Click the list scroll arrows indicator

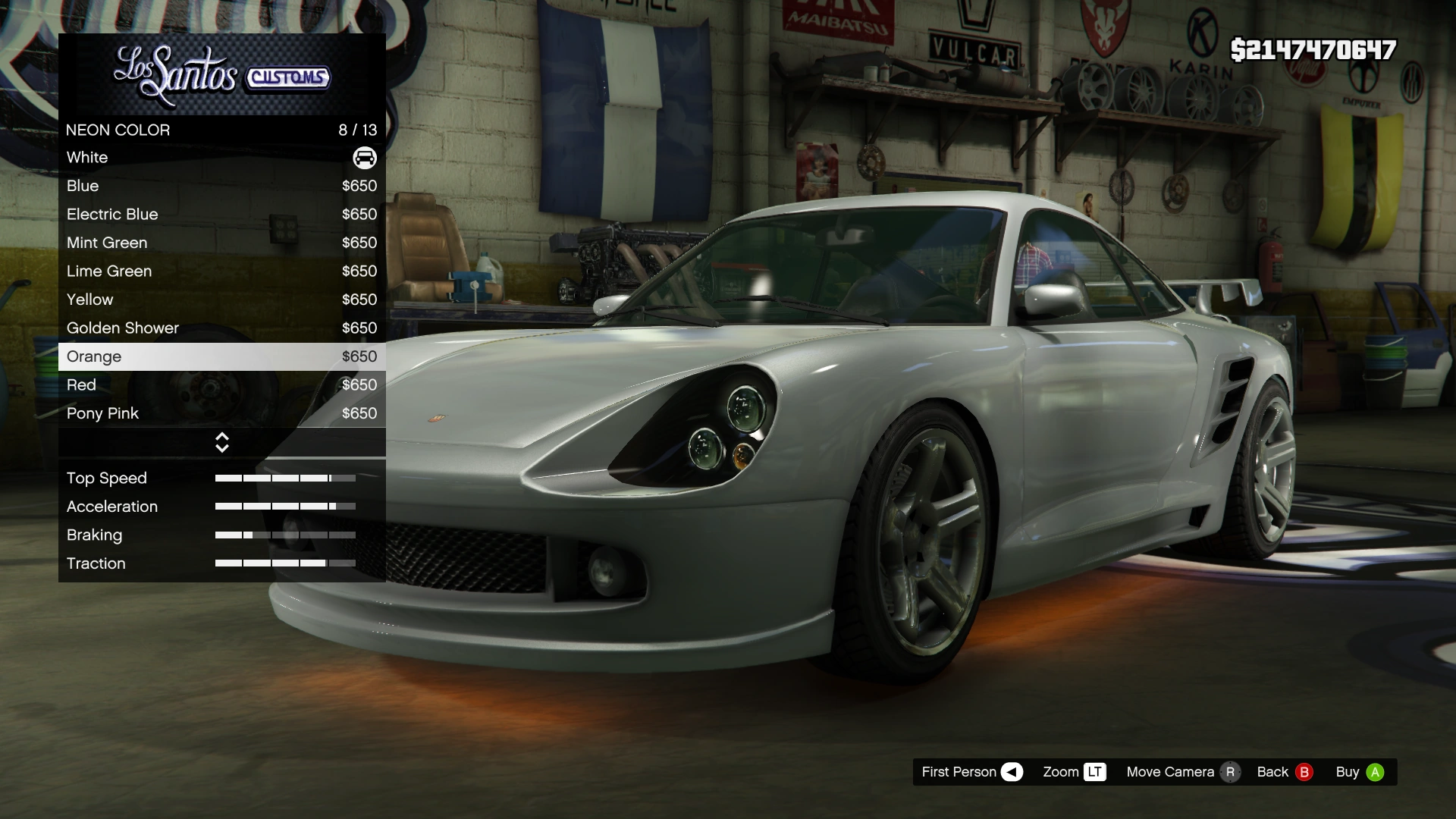point(222,443)
